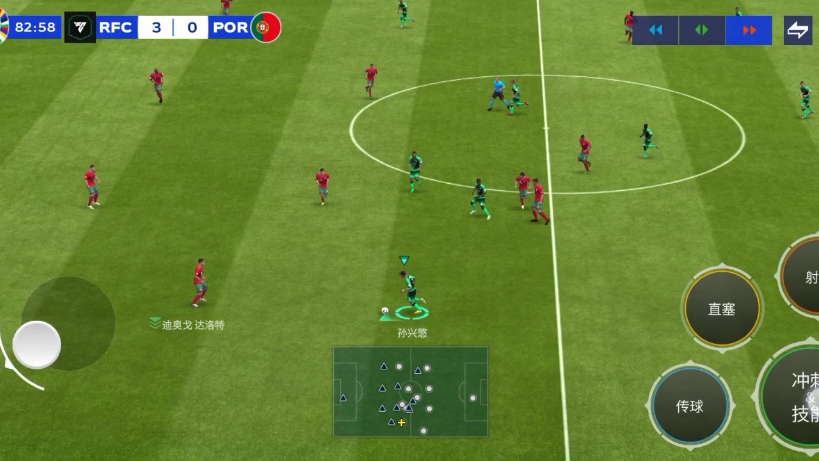Tap the black team badge on scoreboard

80,27
